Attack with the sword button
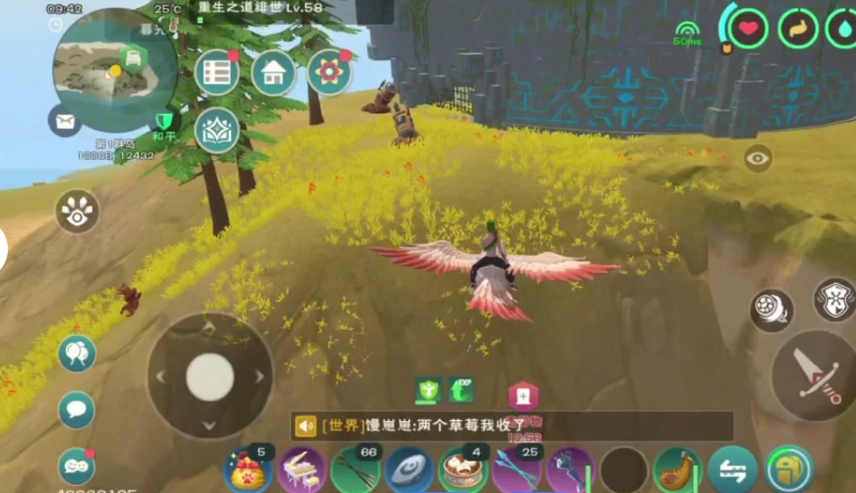Image resolution: width=856 pixels, height=493 pixels. point(815,375)
